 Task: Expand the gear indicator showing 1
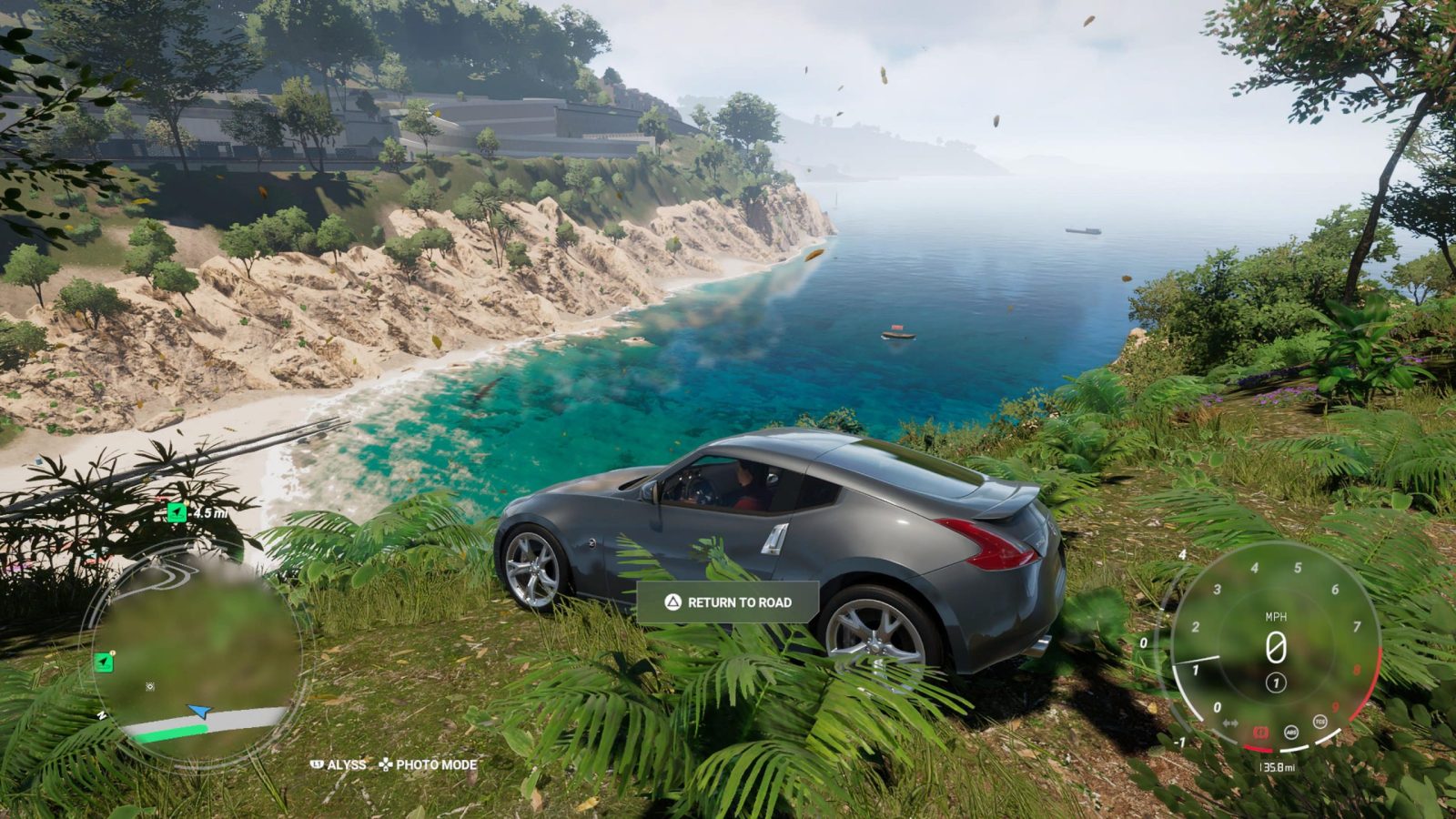tap(1276, 682)
